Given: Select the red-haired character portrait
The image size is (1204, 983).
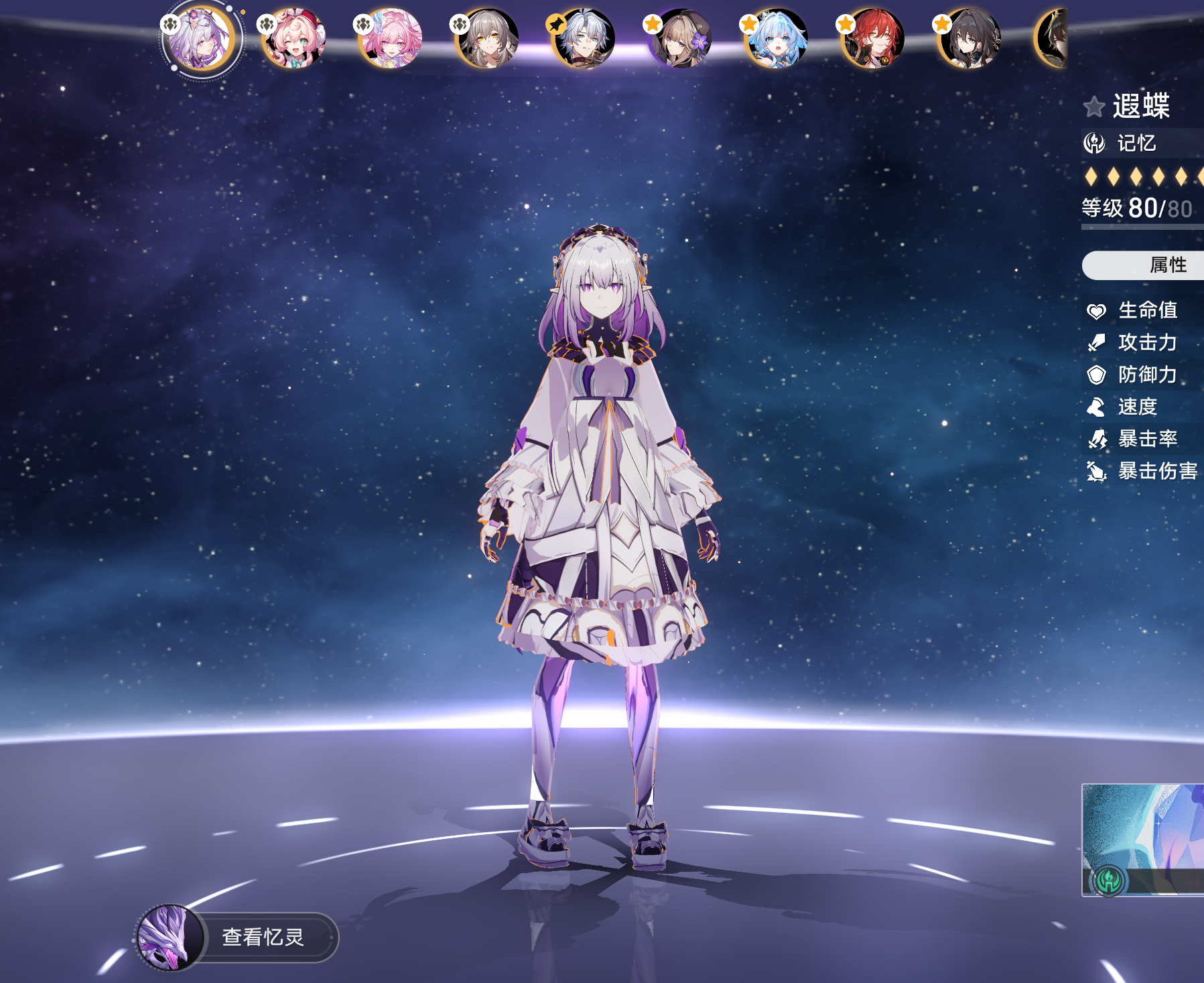Looking at the screenshot, I should [873, 39].
